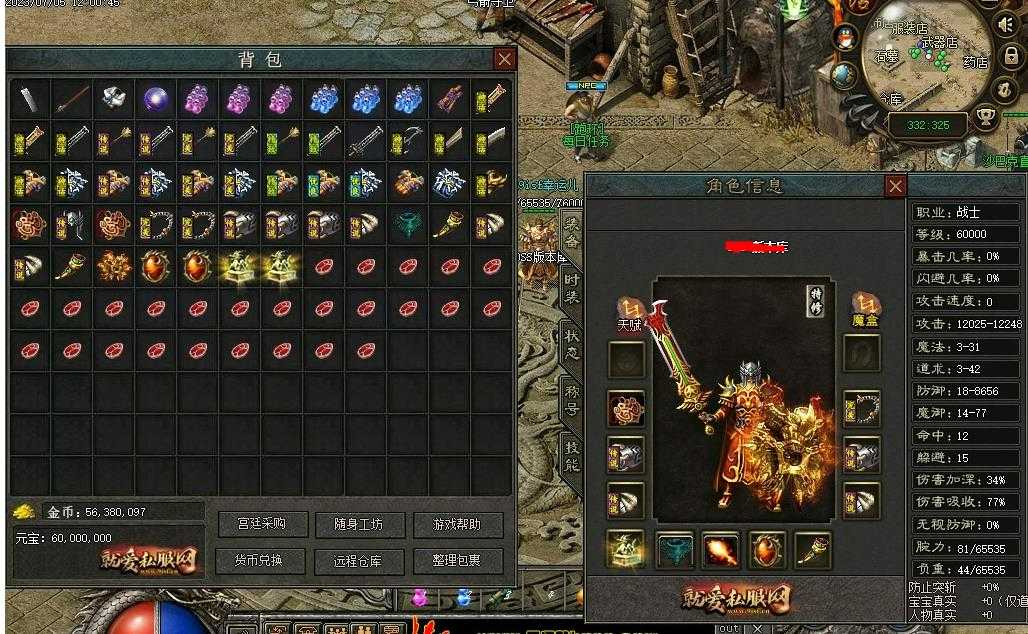Open the trophy ranking icon
Screen dimensions: 1028x634
986,119
